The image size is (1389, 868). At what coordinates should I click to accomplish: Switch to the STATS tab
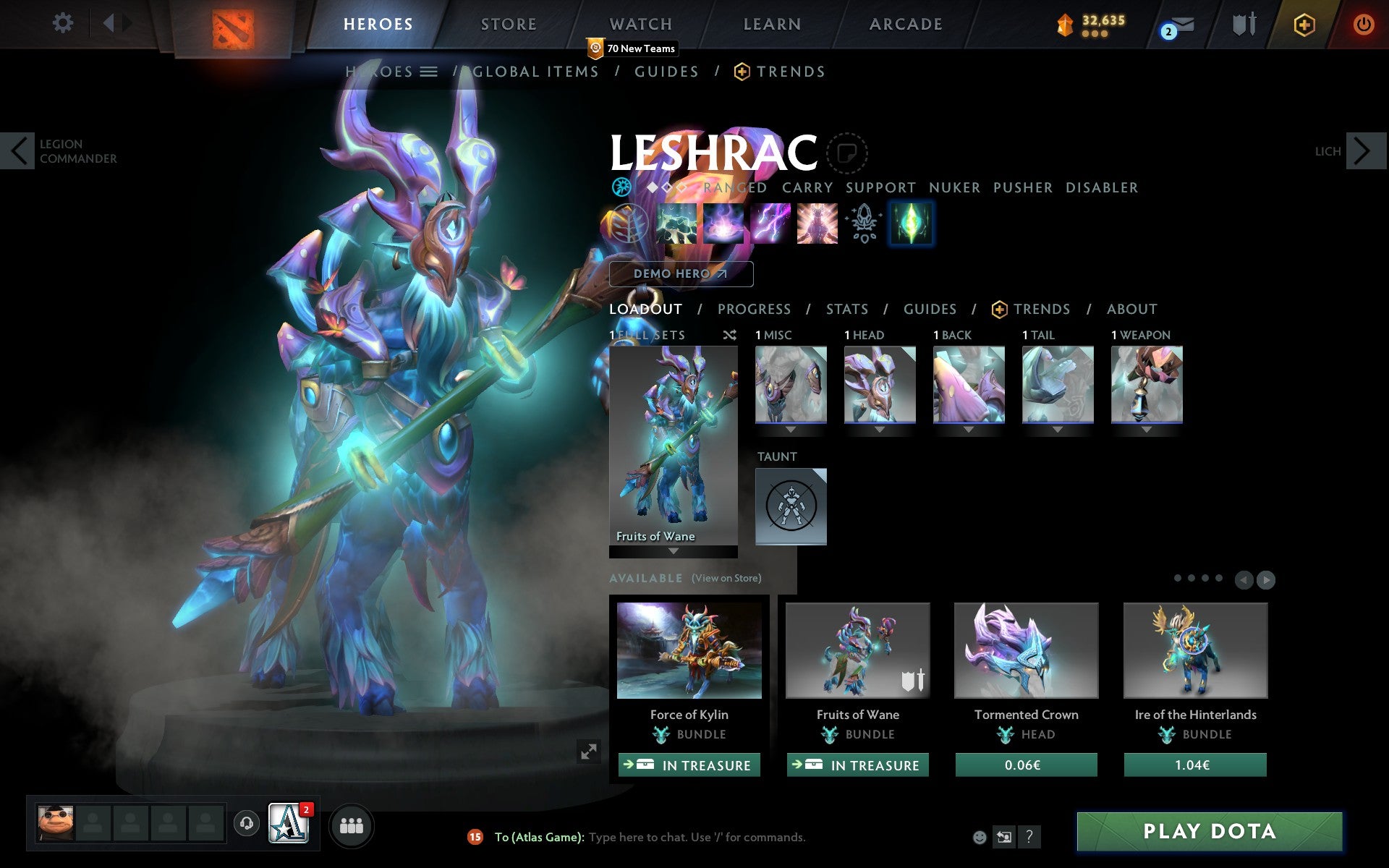(x=846, y=309)
